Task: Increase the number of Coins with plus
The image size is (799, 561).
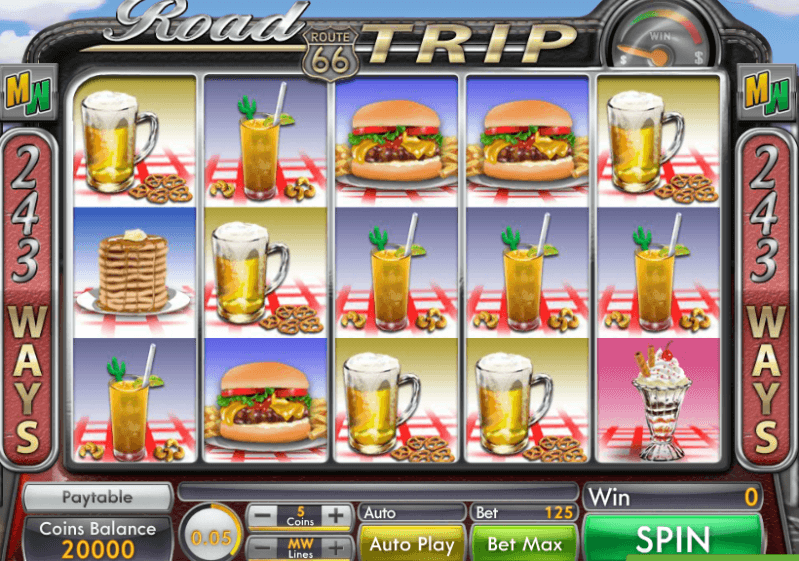Action: pyautogui.click(x=337, y=516)
